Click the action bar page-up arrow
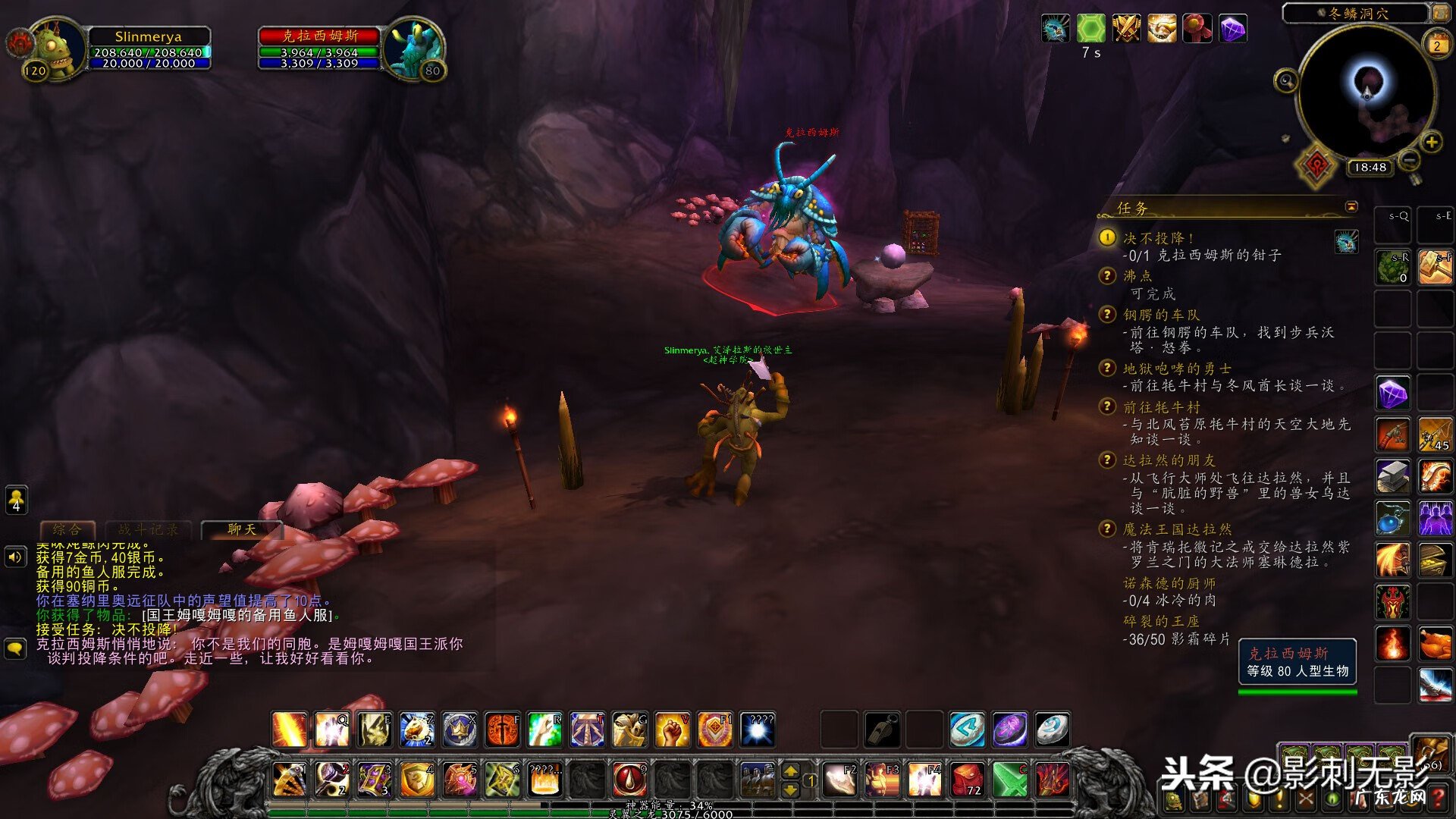 pyautogui.click(x=790, y=771)
